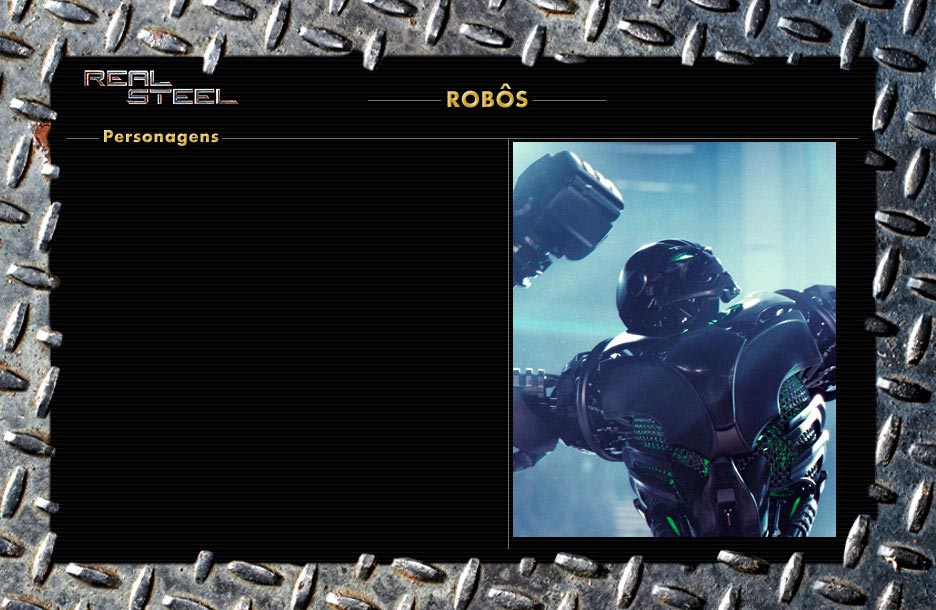
Task: View the black robot character image
Action: click(674, 340)
